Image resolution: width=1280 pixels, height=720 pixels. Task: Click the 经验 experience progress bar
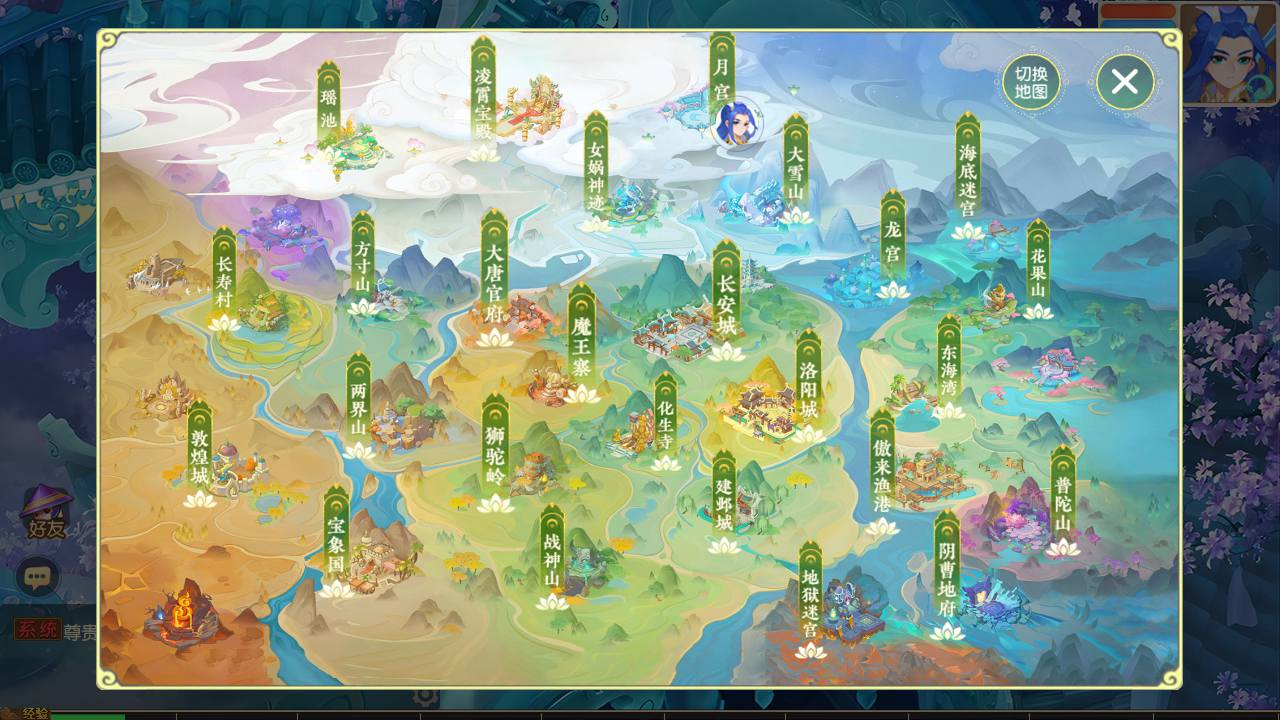point(150,712)
